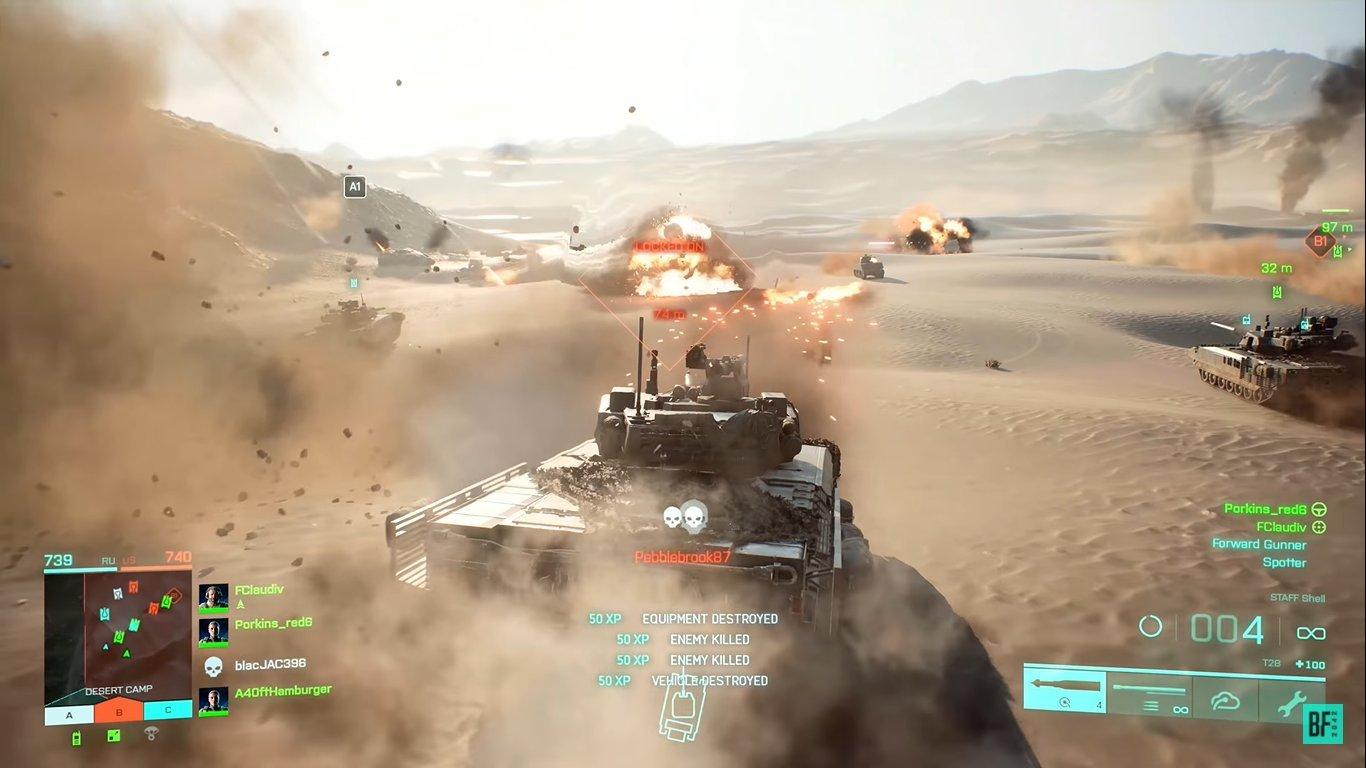This screenshot has width=1366, height=768.
Task: Expand the orange objective B marker
Action: click(118, 711)
